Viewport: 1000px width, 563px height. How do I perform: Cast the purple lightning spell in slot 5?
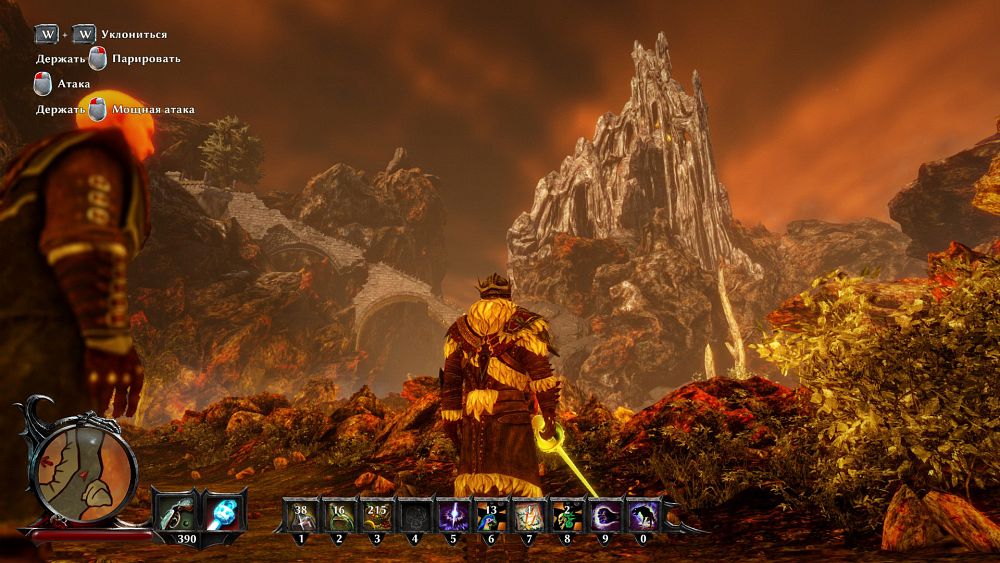tap(453, 516)
